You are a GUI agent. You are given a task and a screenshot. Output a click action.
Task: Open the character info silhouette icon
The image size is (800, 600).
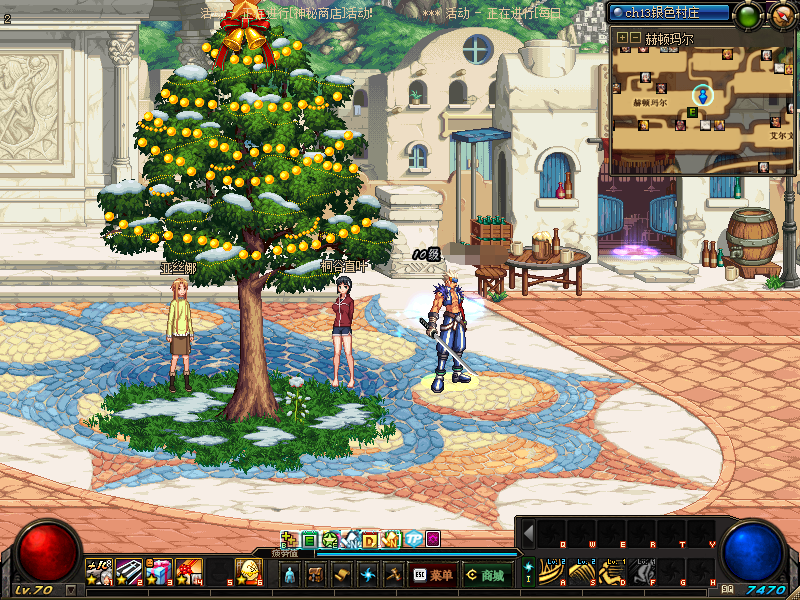(290, 574)
